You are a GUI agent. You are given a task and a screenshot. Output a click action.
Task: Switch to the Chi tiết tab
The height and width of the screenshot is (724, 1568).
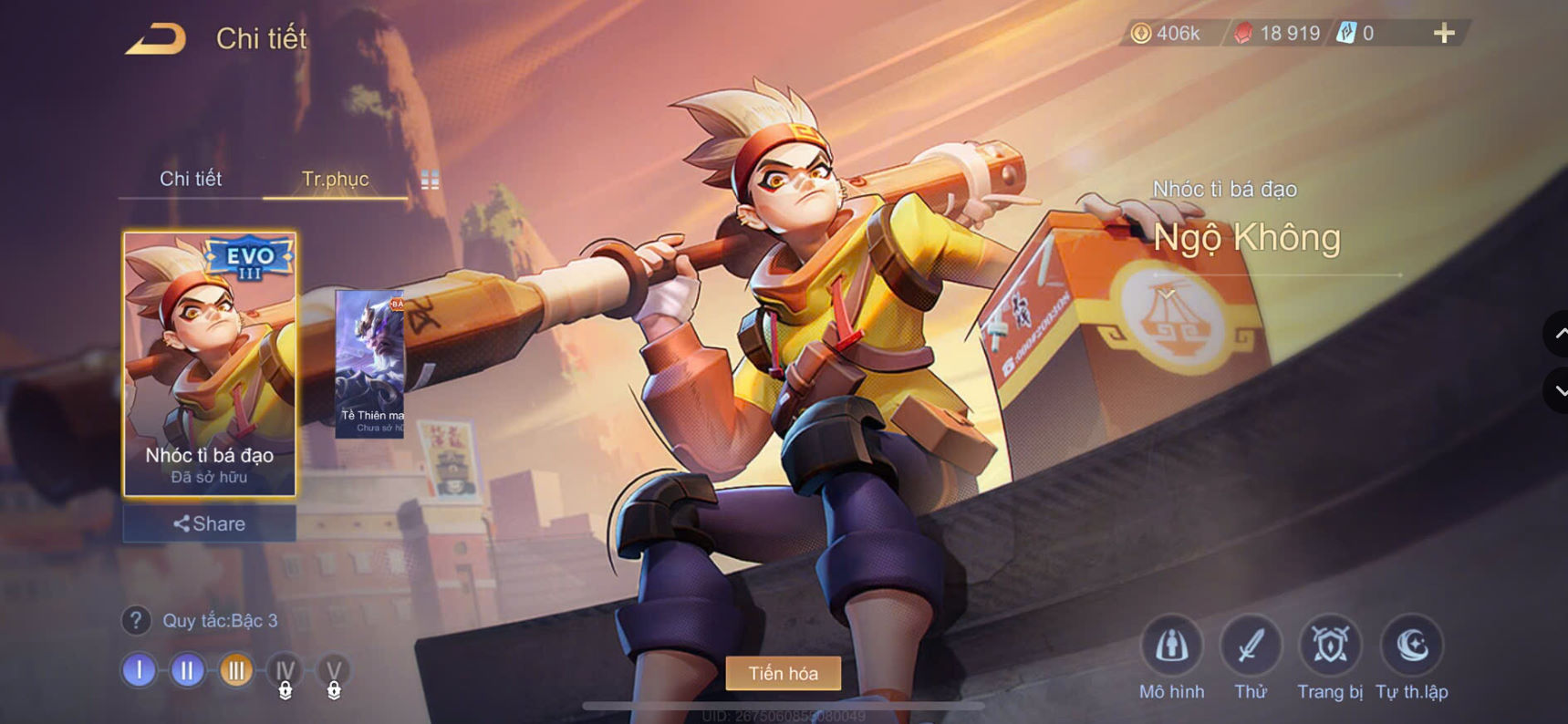[191, 180]
